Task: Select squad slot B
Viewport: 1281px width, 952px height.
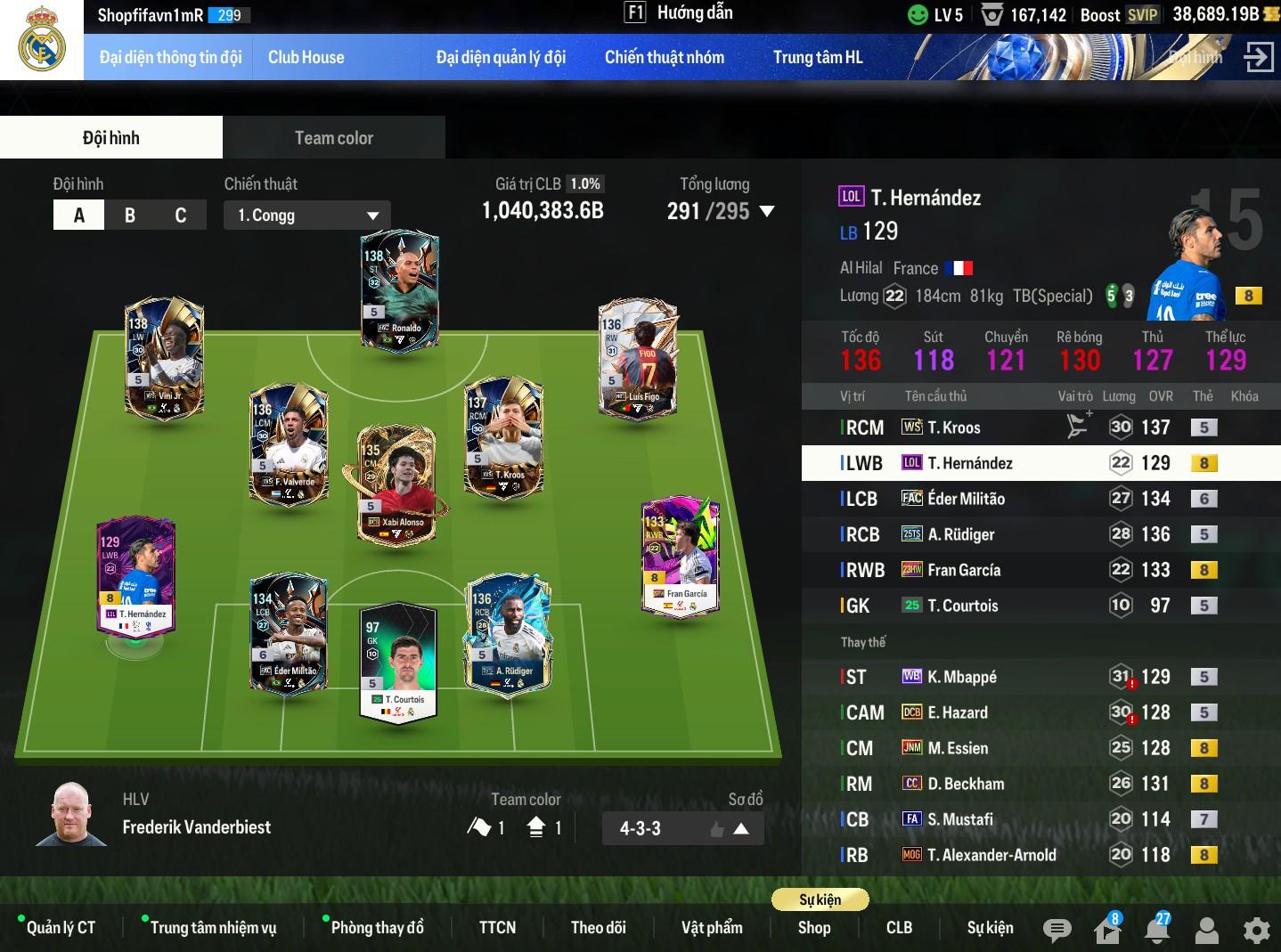Action: tap(130, 216)
